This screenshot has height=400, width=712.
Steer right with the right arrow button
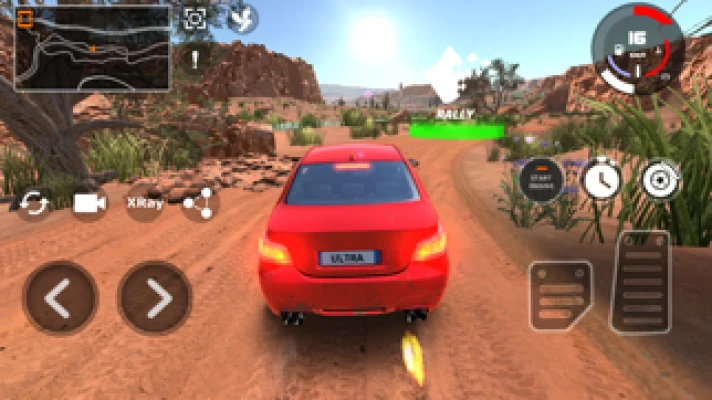[x=154, y=298]
